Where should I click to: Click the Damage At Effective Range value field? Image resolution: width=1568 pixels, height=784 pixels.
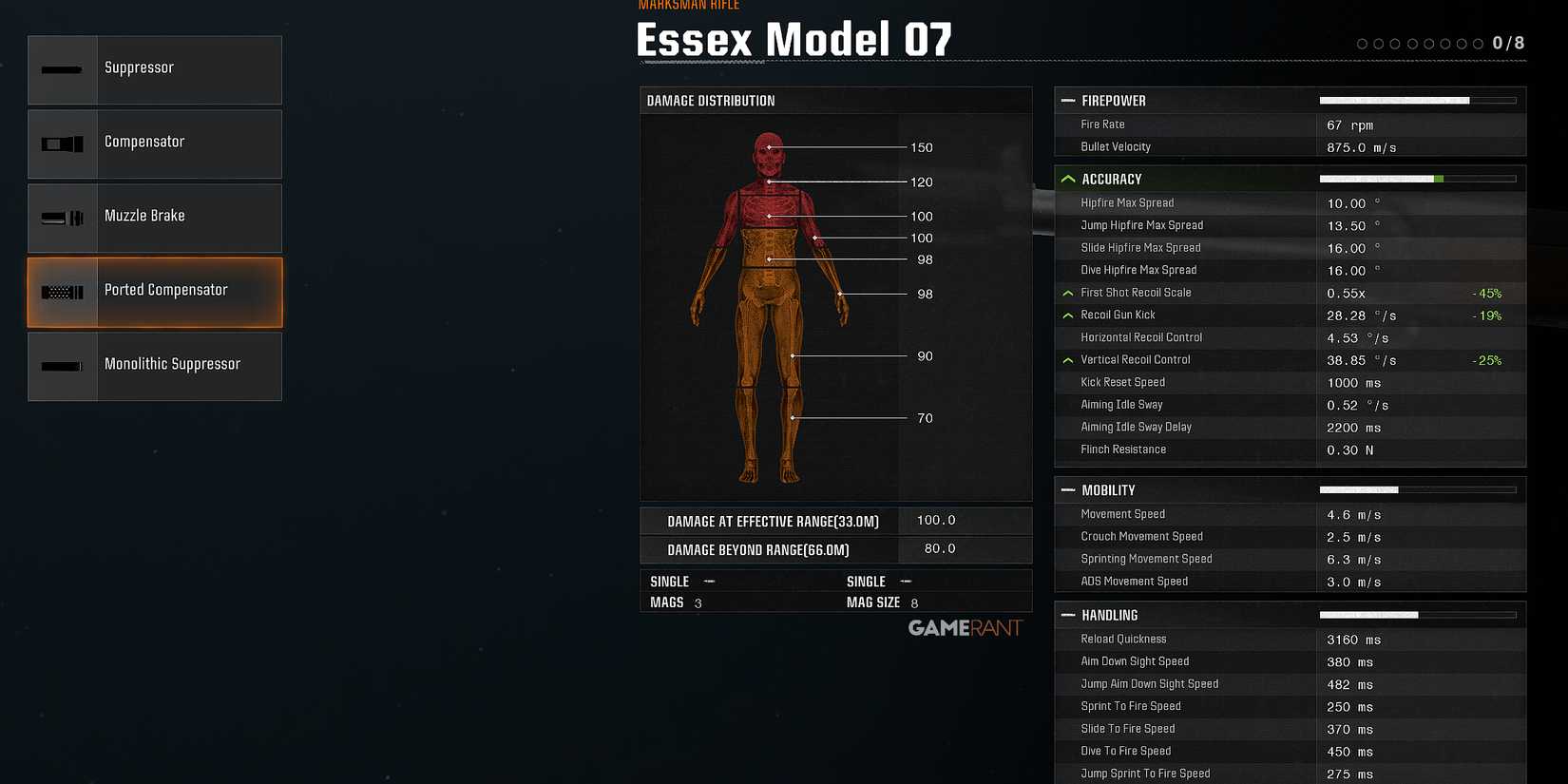935,520
